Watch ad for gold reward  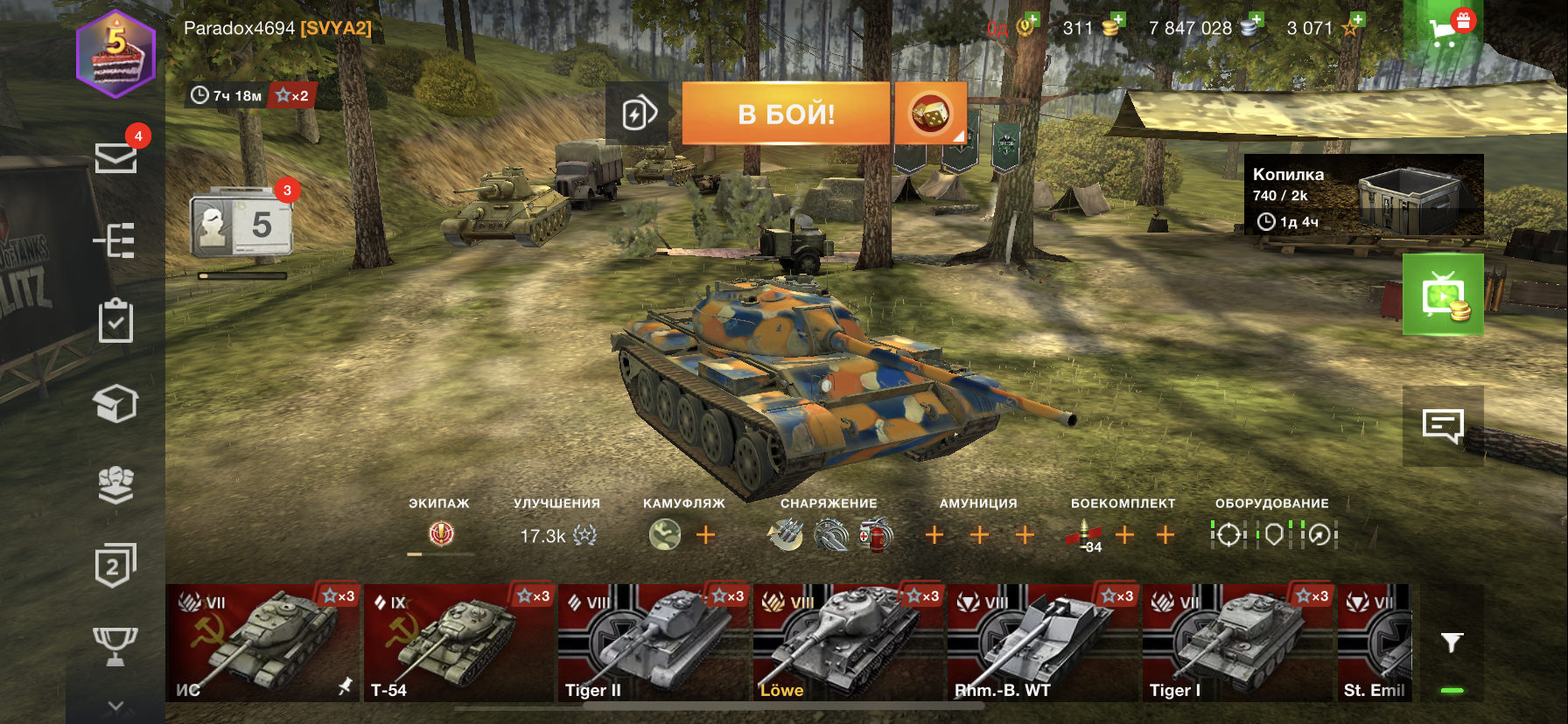[1443, 295]
